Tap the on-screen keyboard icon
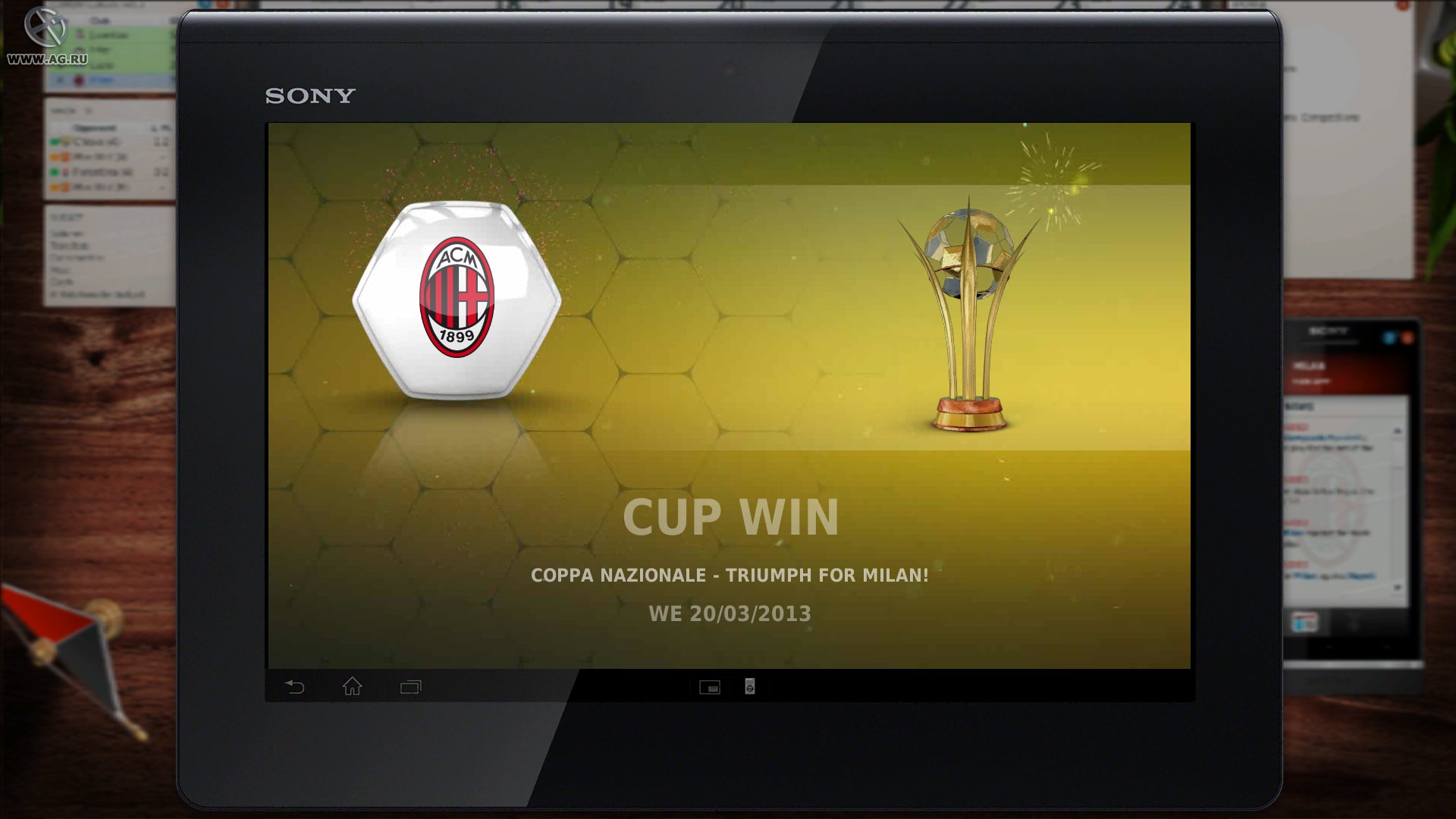Screen dimensions: 1456x819 coord(710,688)
